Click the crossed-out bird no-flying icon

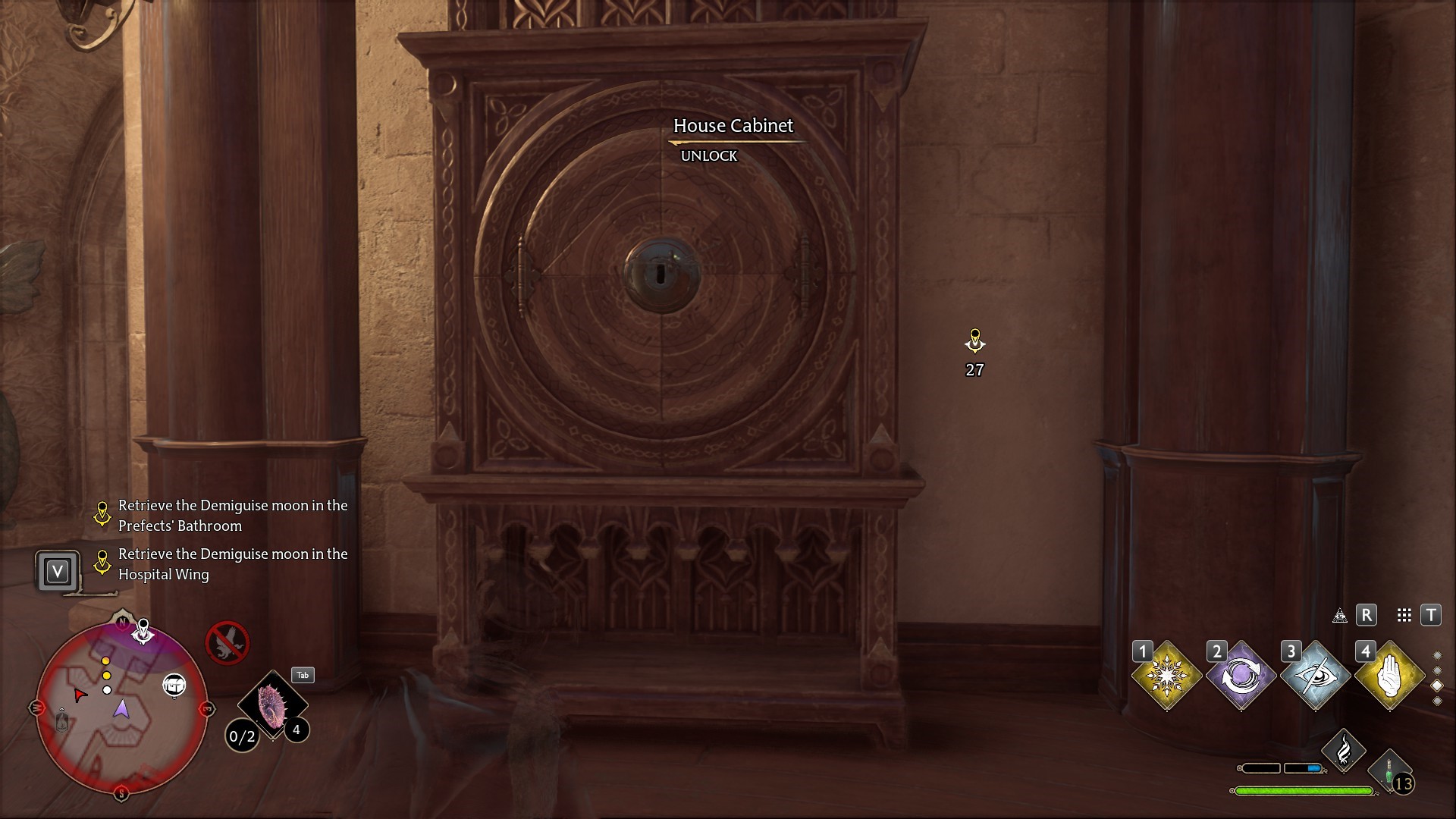pyautogui.click(x=227, y=642)
